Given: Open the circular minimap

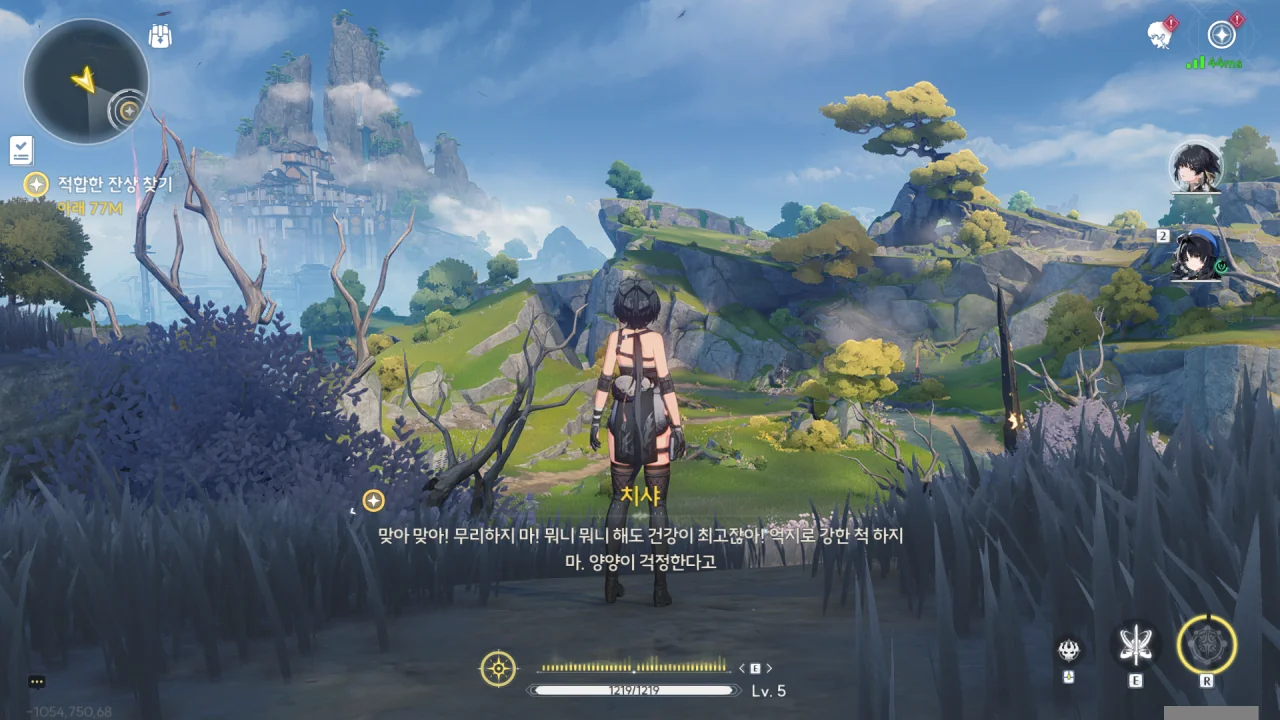Looking at the screenshot, I should click(86, 81).
